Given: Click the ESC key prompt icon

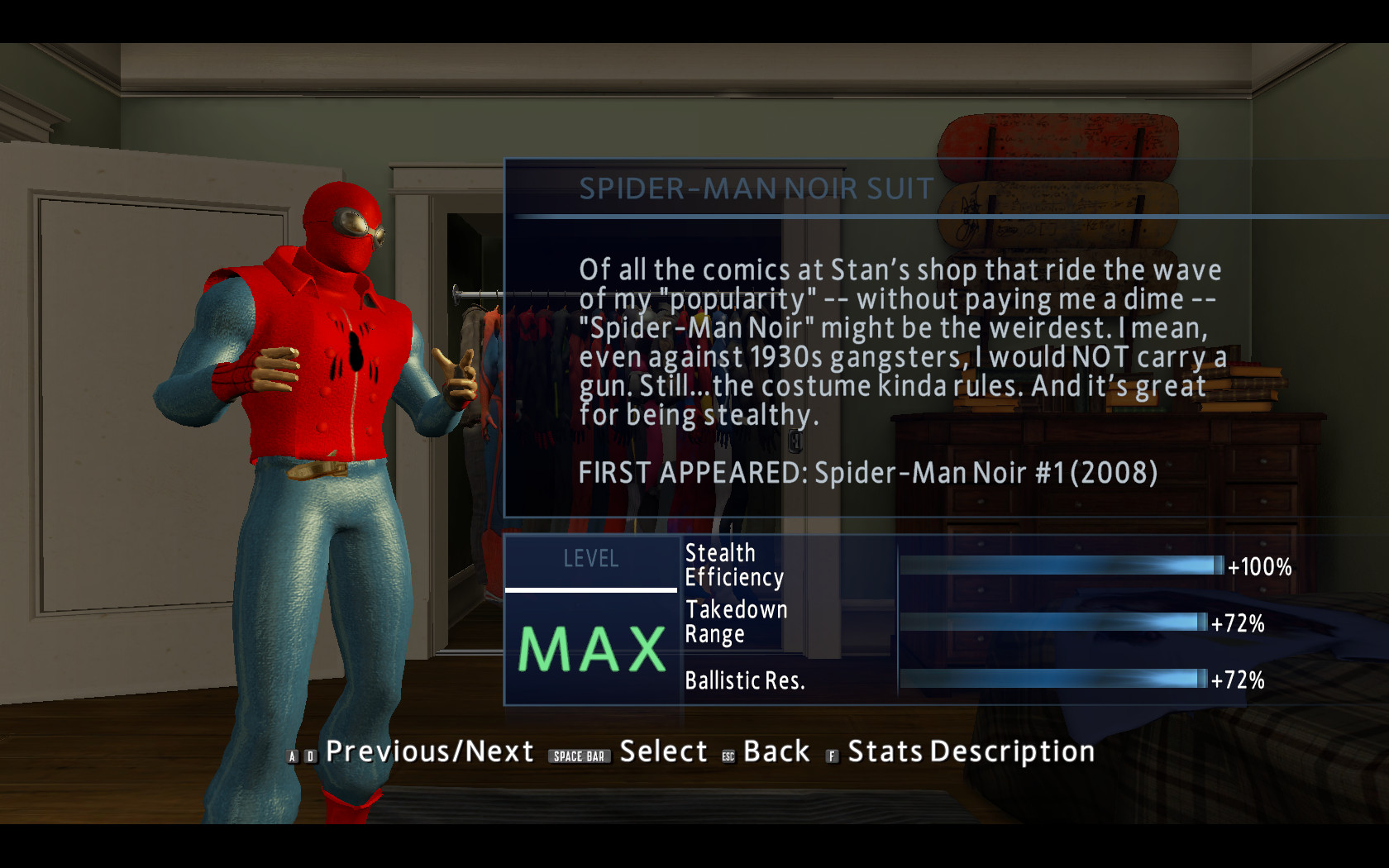Looking at the screenshot, I should point(728,754).
